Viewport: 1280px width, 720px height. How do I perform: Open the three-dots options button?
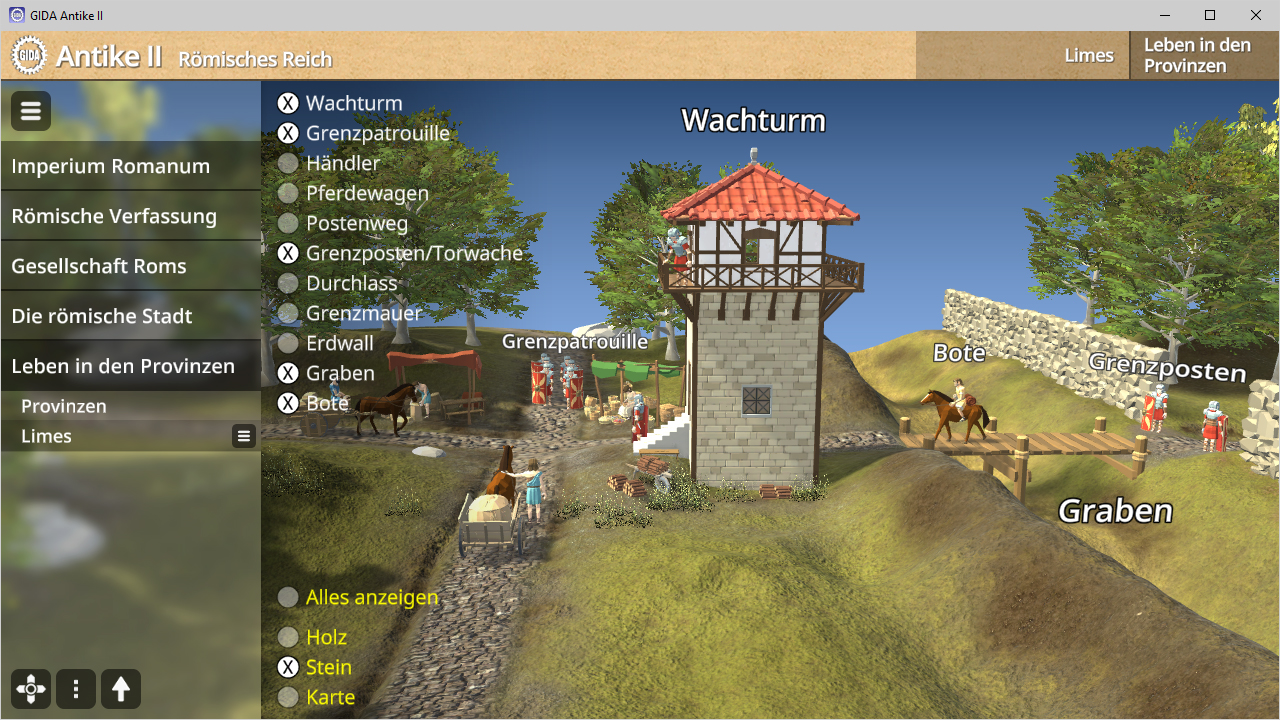click(76, 689)
